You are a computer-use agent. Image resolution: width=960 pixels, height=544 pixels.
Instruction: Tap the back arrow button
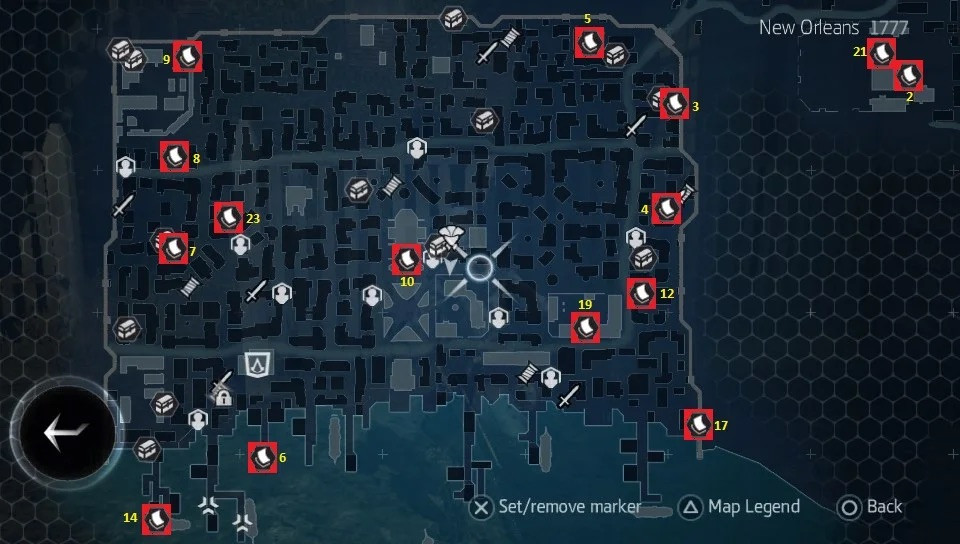click(66, 432)
